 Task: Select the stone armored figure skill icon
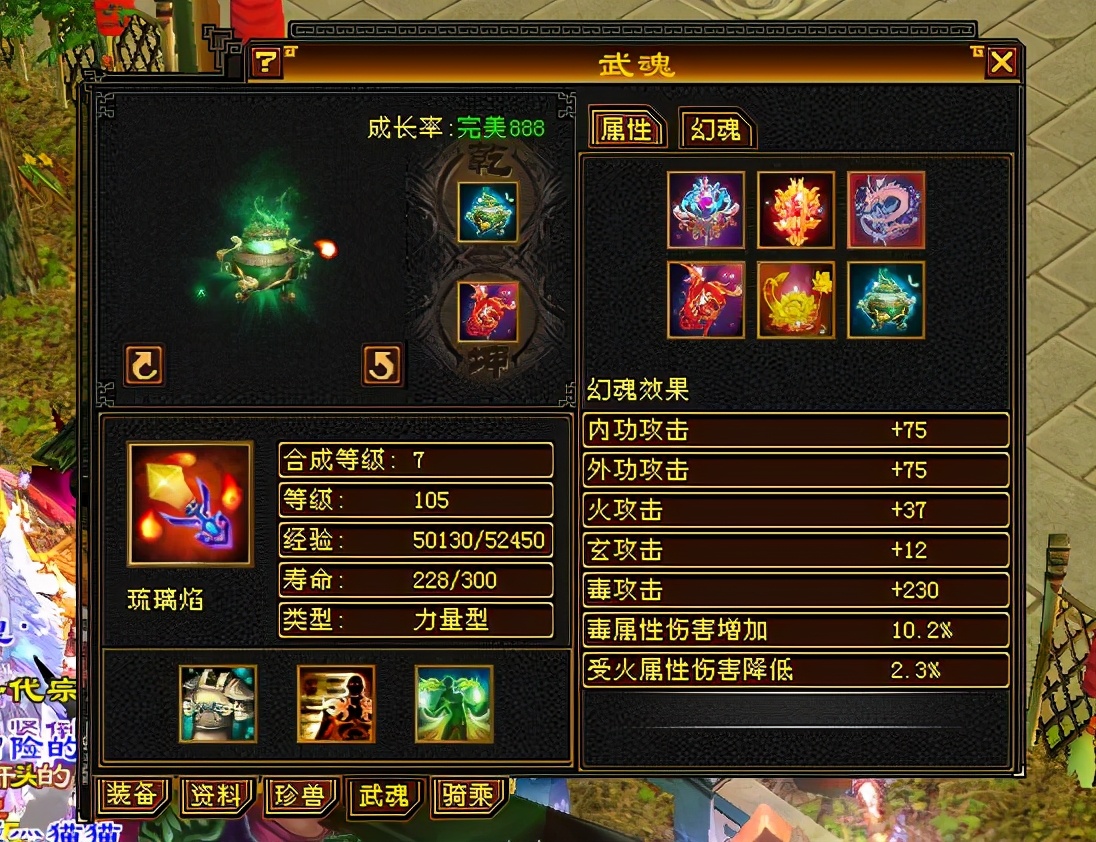(x=218, y=704)
